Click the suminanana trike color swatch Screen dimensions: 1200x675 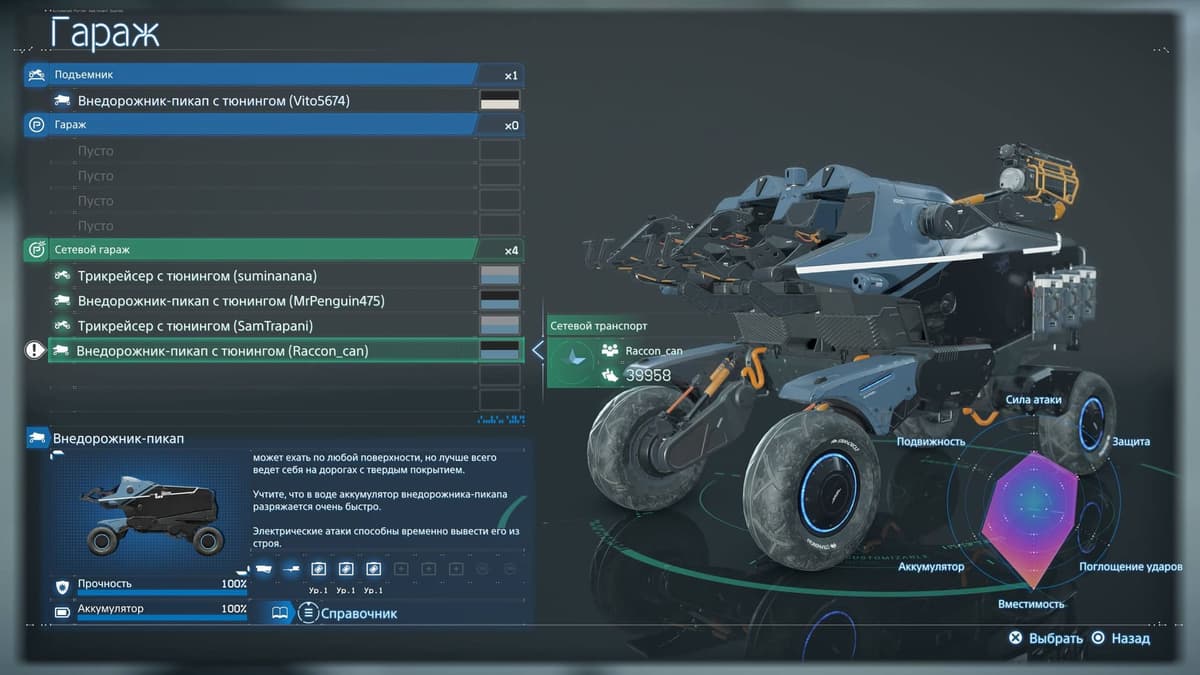pyautogui.click(x=500, y=275)
